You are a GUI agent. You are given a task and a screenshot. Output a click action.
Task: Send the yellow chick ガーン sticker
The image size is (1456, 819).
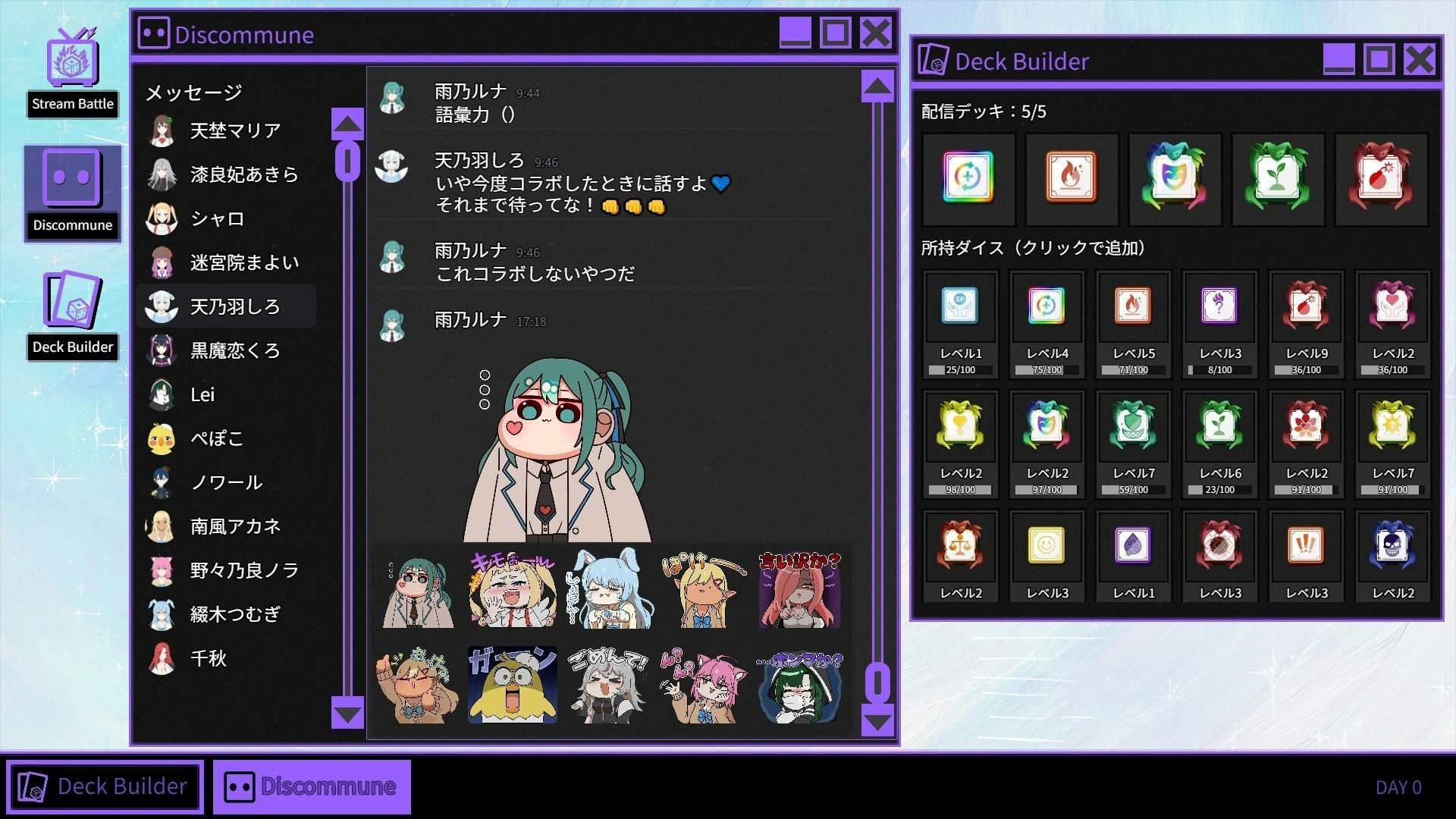[x=512, y=685]
